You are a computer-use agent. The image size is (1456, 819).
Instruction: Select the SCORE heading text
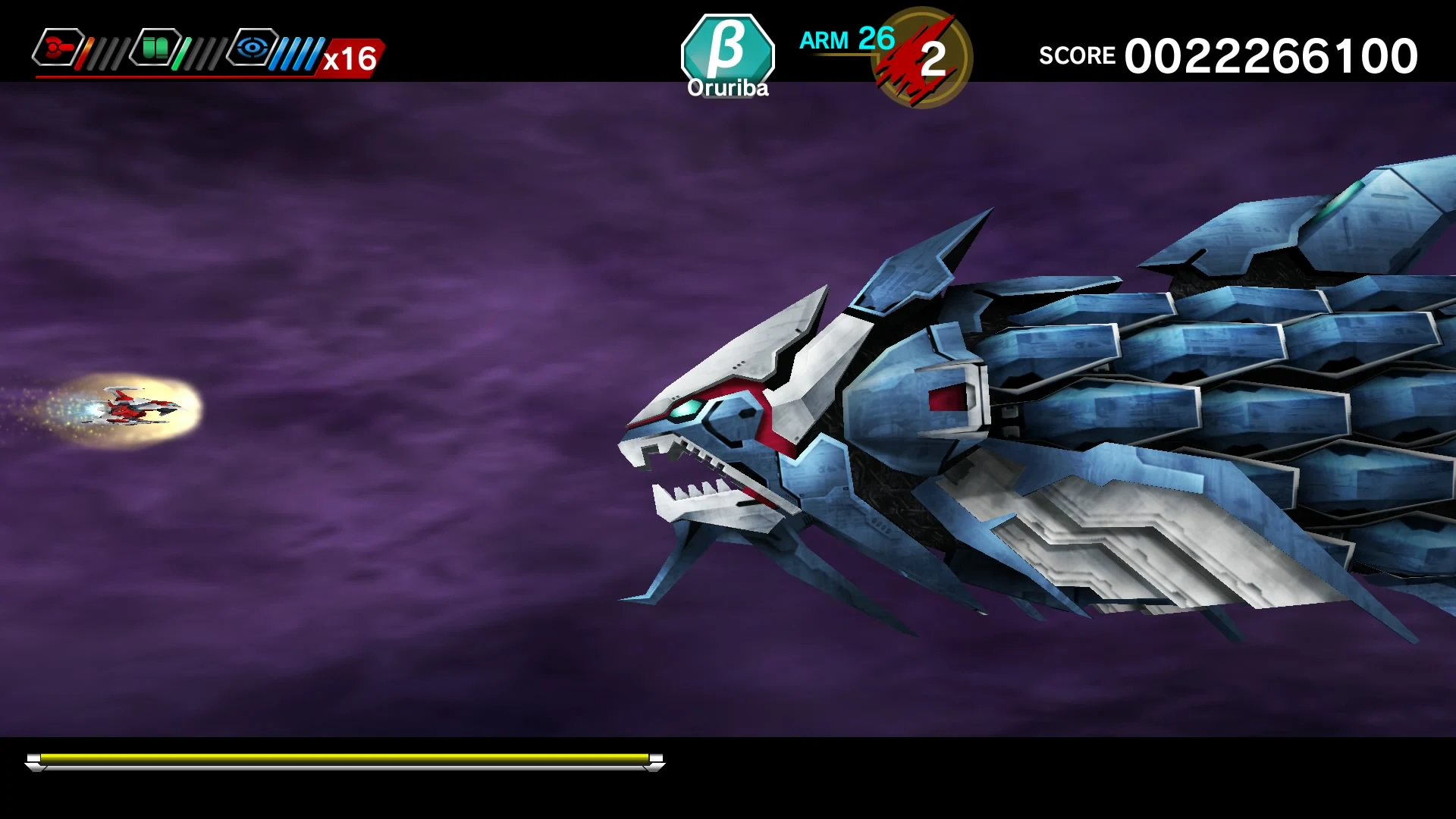[x=1077, y=55]
